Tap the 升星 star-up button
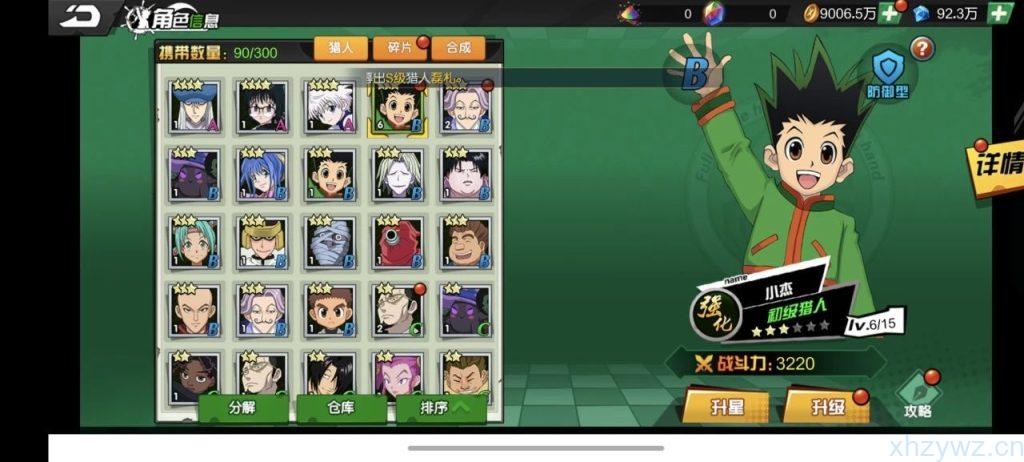The image size is (1024, 462). 726,407
